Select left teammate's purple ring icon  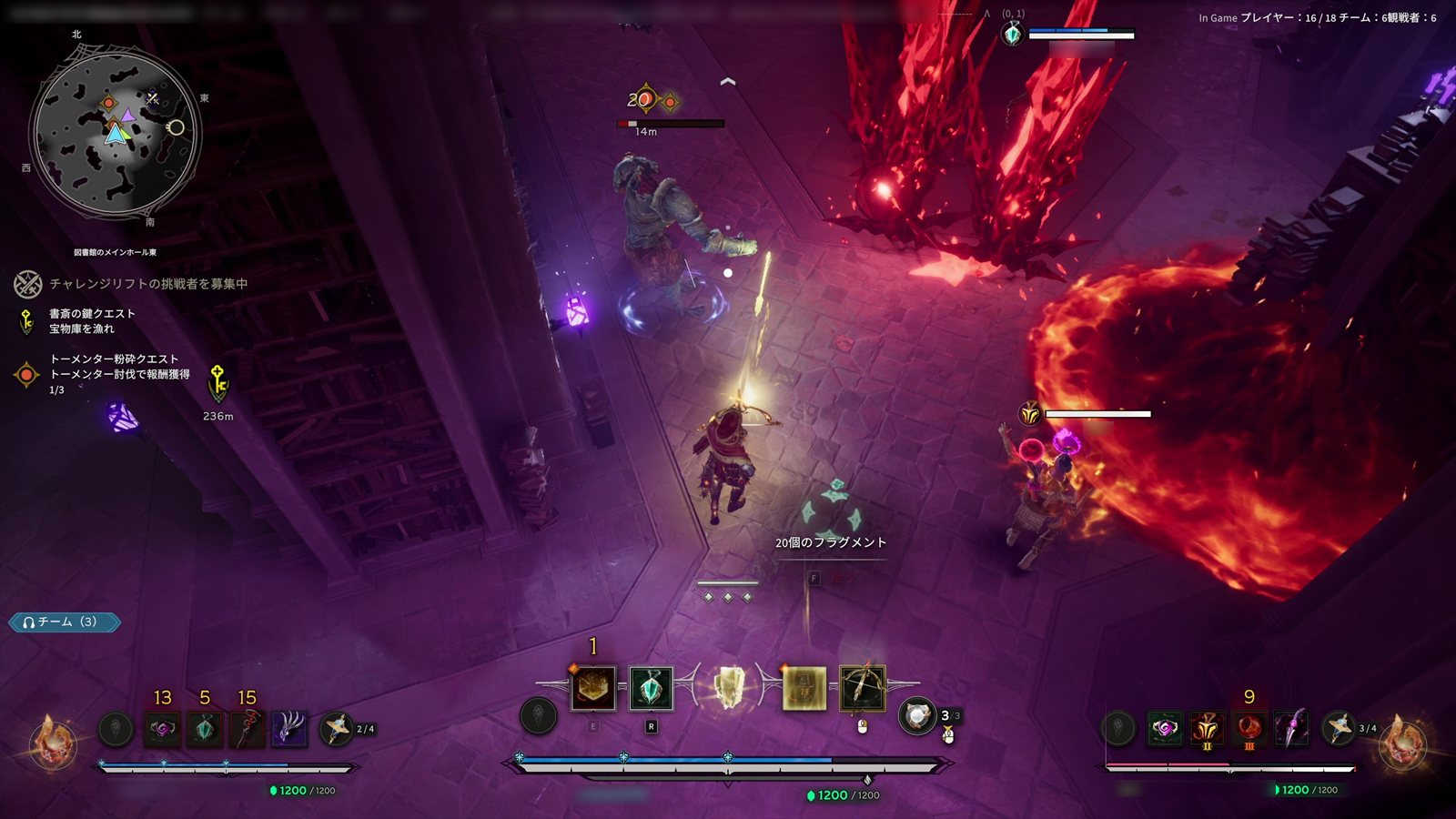pos(163,729)
